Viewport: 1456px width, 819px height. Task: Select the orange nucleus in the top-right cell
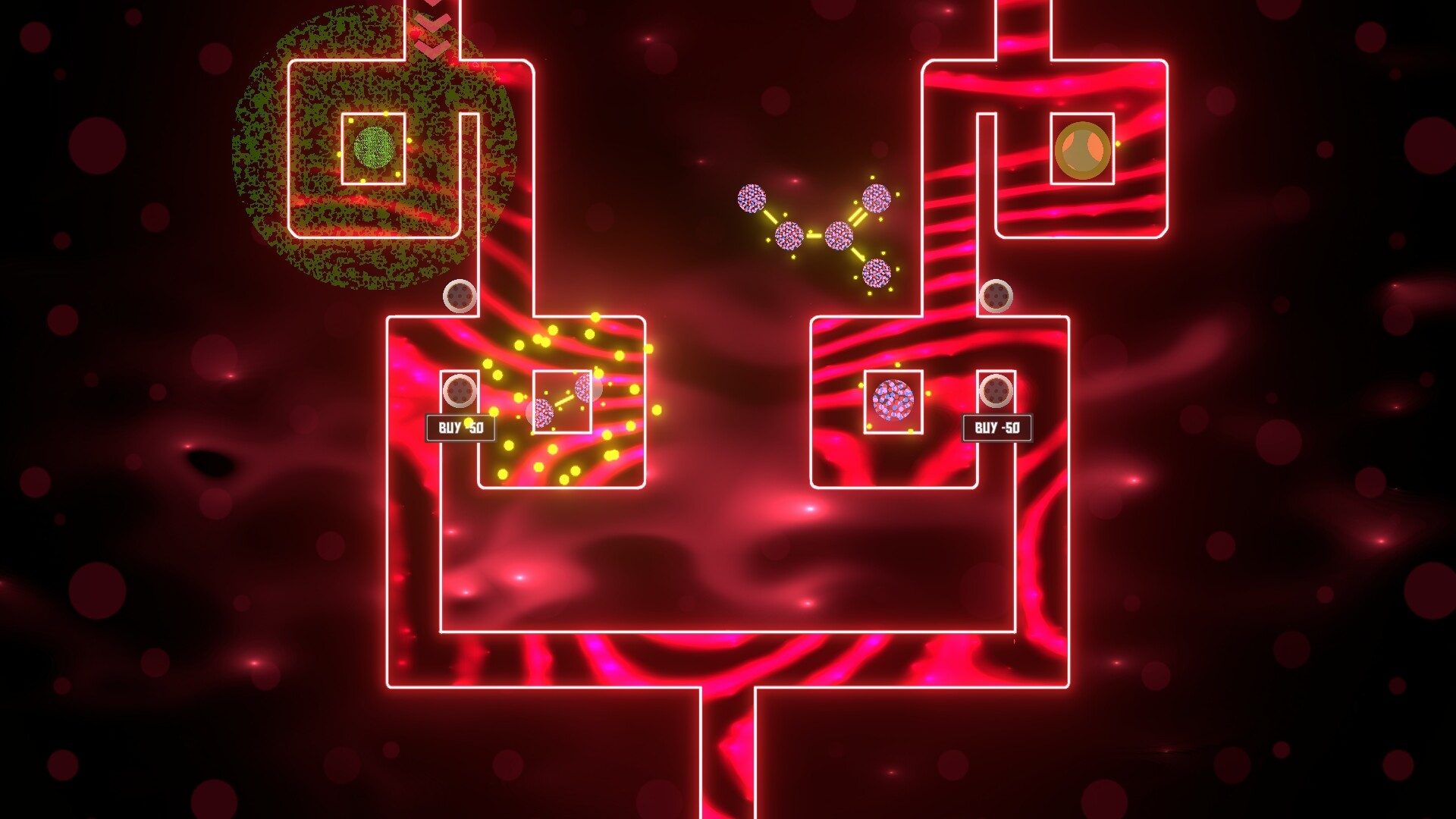[1083, 149]
